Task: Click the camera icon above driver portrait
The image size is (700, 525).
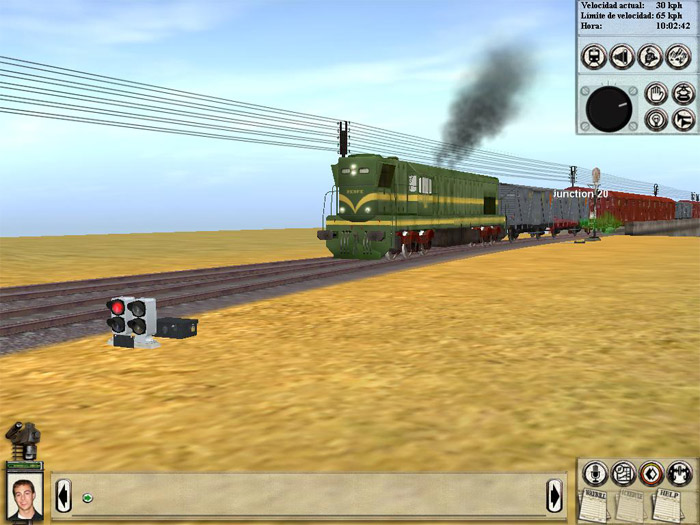Action: point(22,438)
